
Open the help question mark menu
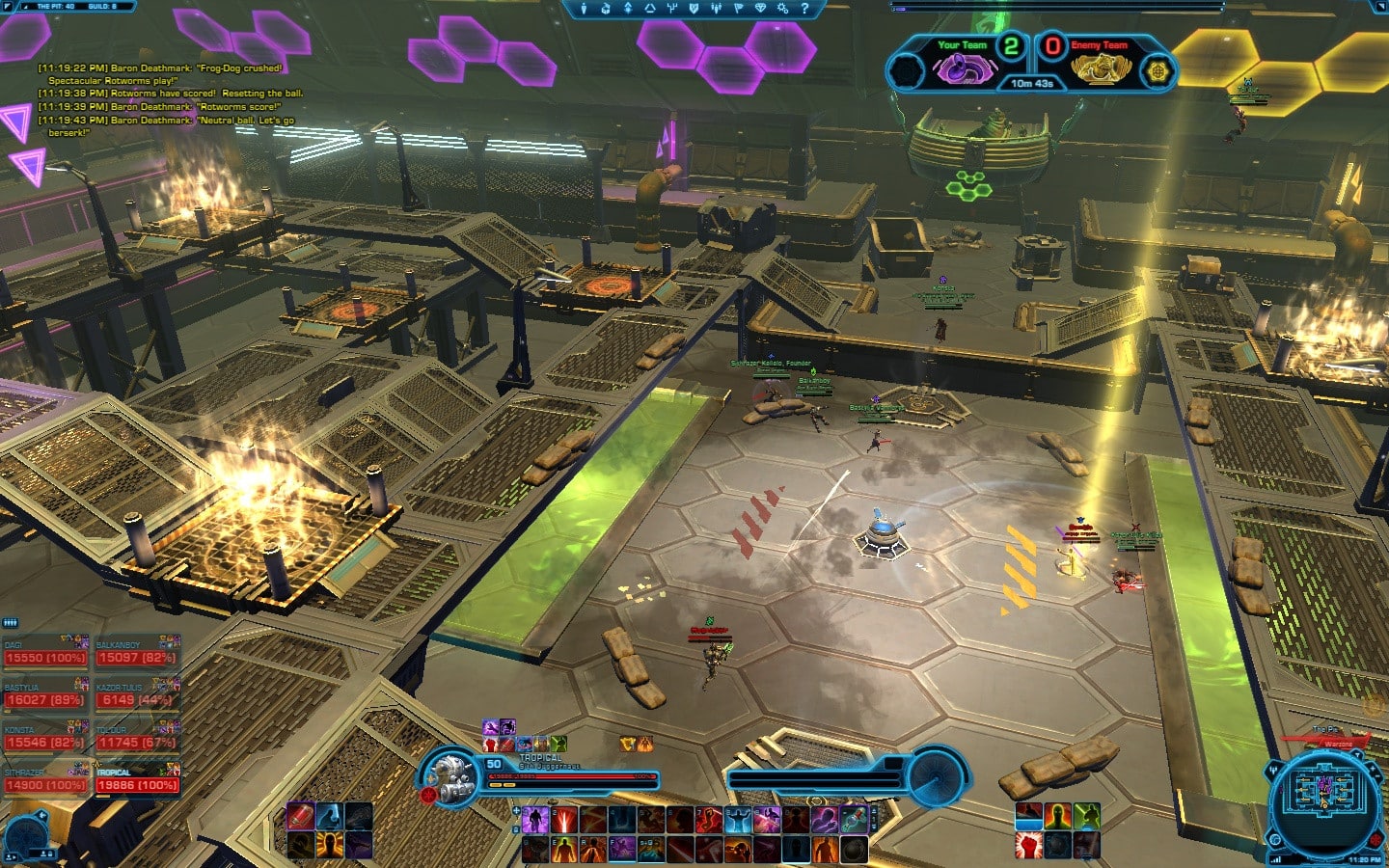tap(804, 9)
